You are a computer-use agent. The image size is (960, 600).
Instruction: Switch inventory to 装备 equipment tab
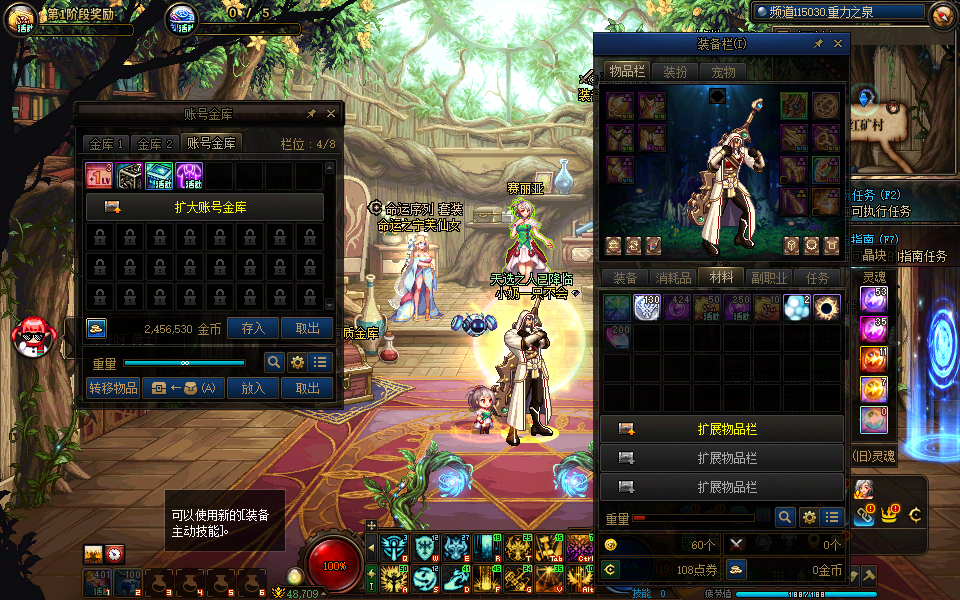click(625, 278)
